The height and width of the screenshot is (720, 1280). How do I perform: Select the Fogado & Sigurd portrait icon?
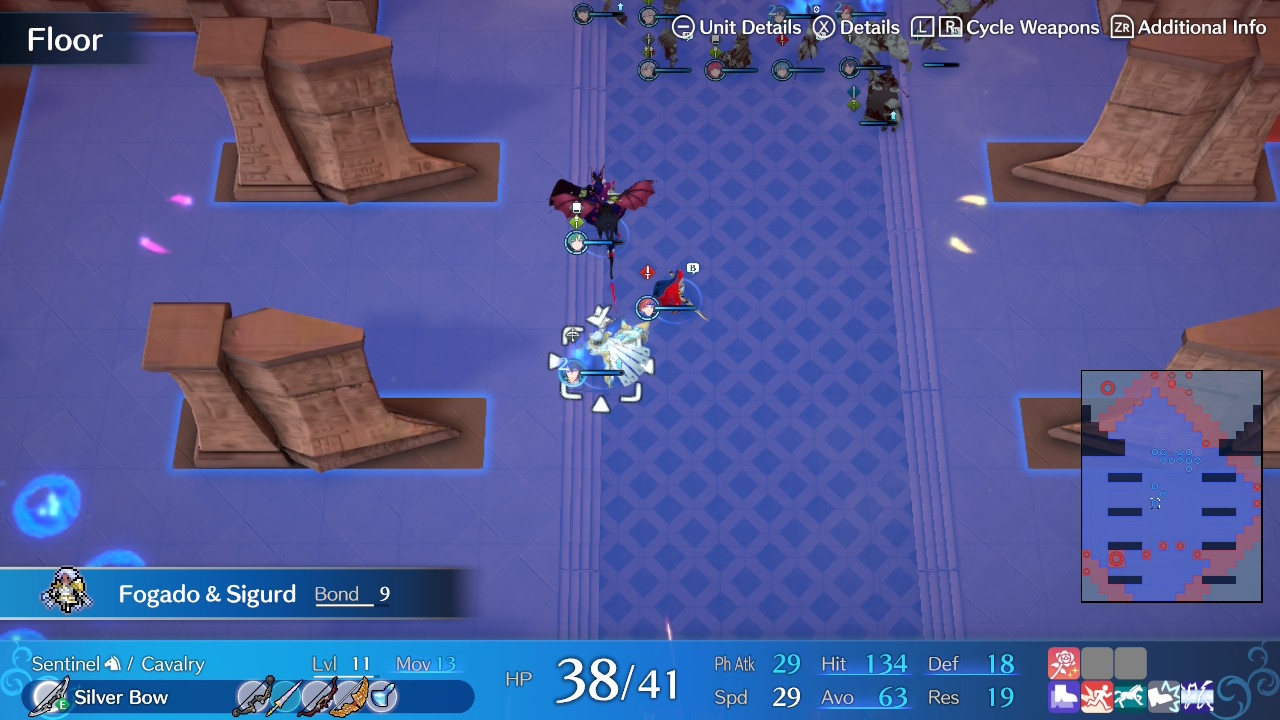coord(66,593)
